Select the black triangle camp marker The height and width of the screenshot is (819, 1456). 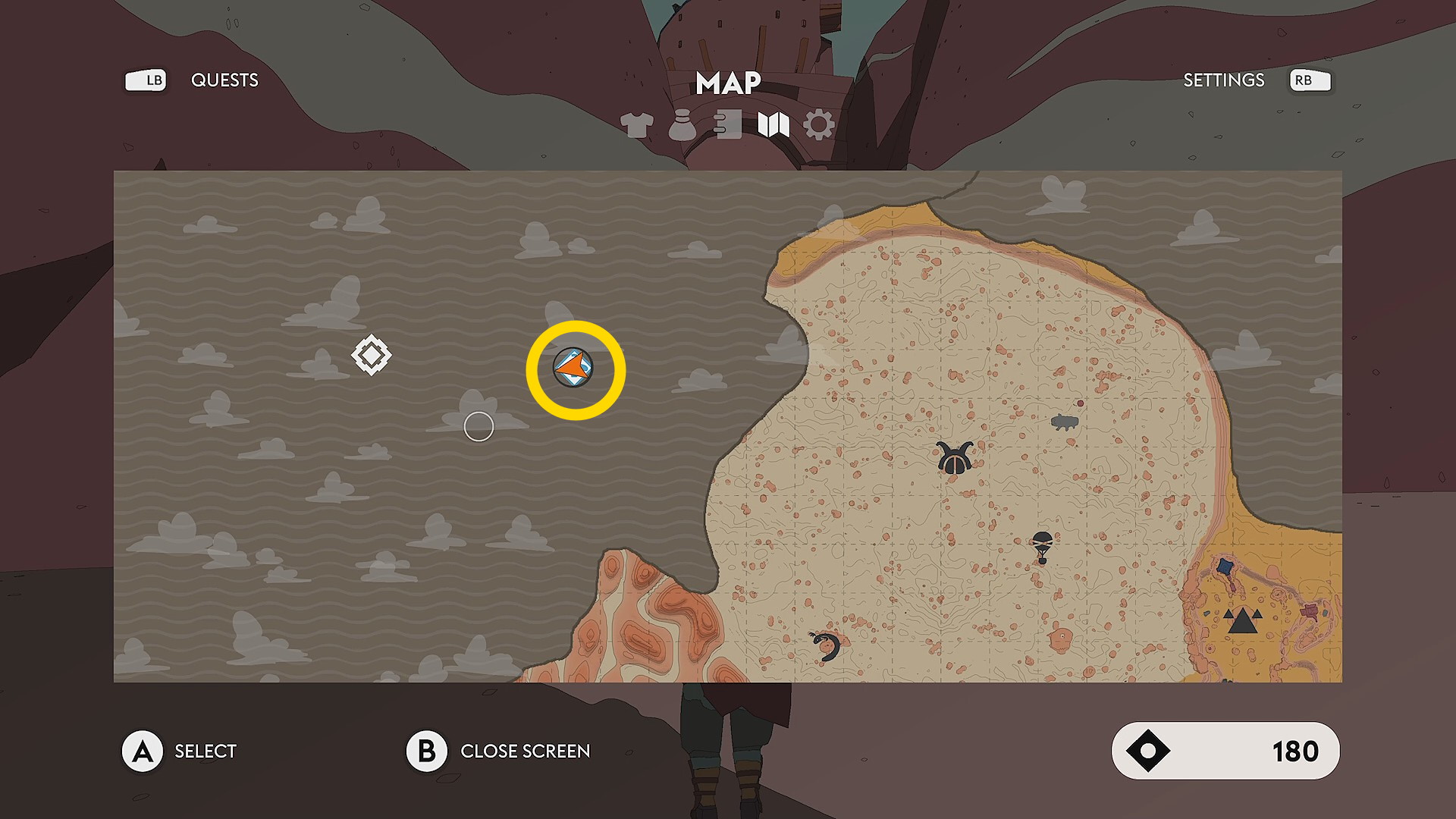[x=1243, y=621]
